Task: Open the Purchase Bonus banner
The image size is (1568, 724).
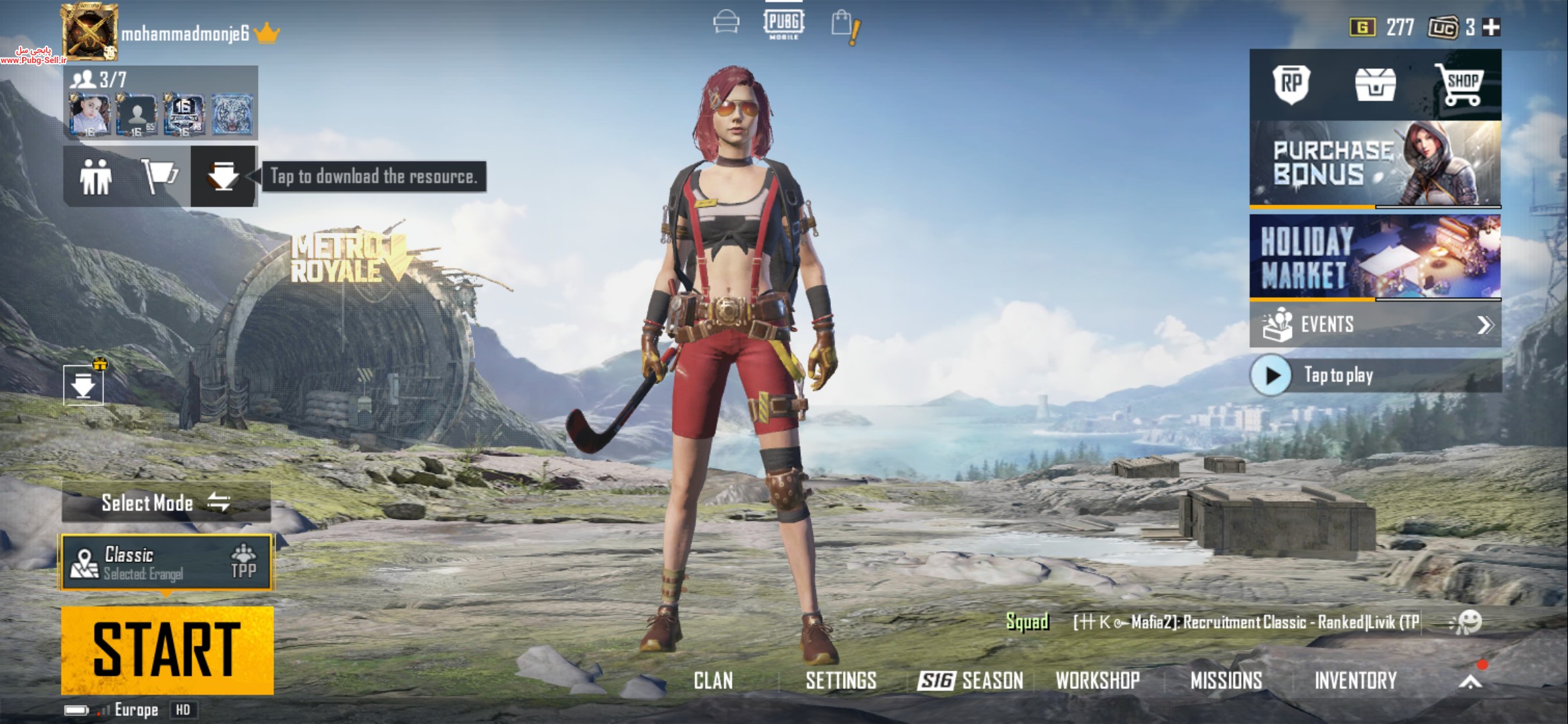Action: point(1375,163)
